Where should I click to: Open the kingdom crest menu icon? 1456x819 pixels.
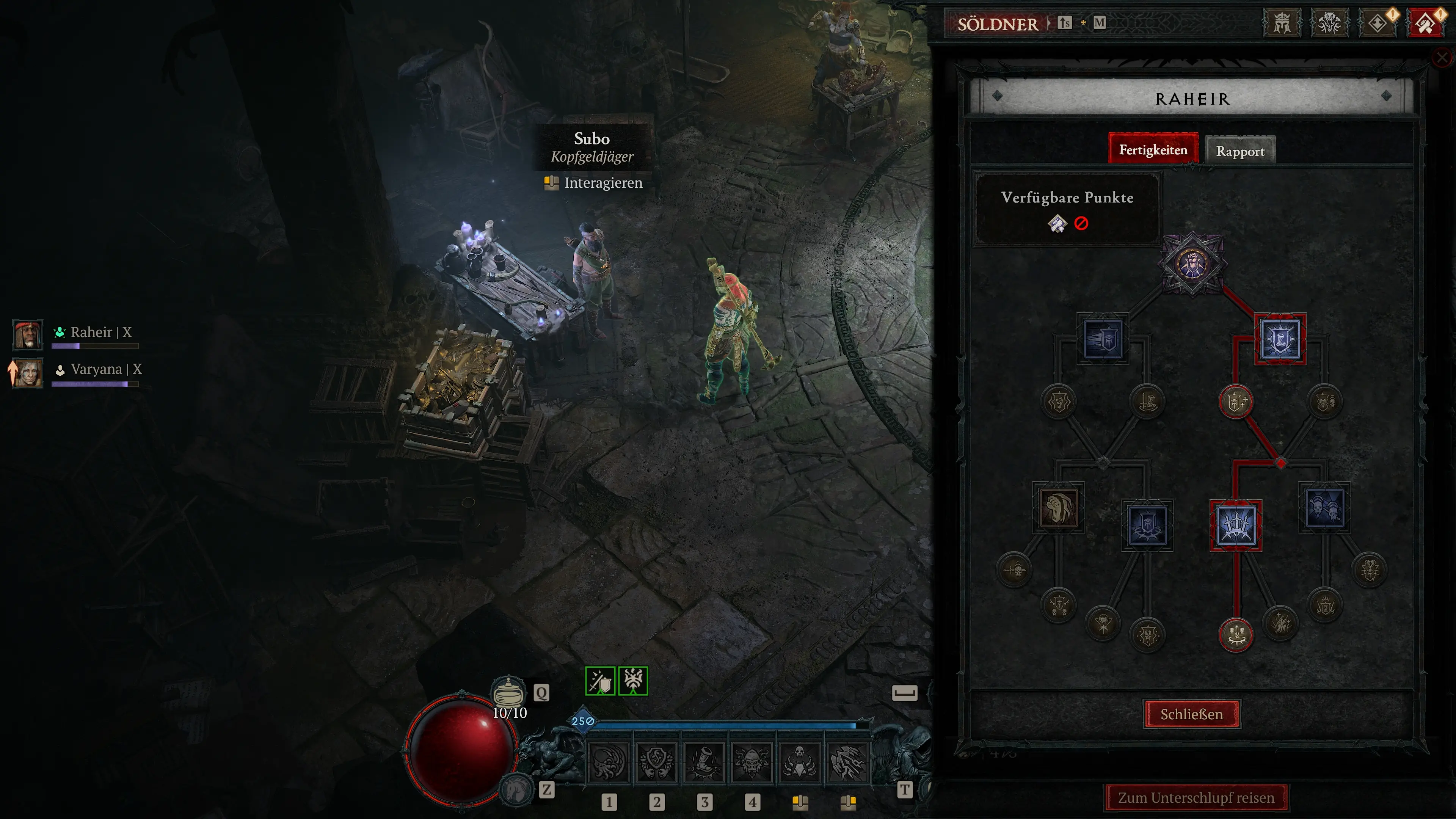click(1281, 23)
